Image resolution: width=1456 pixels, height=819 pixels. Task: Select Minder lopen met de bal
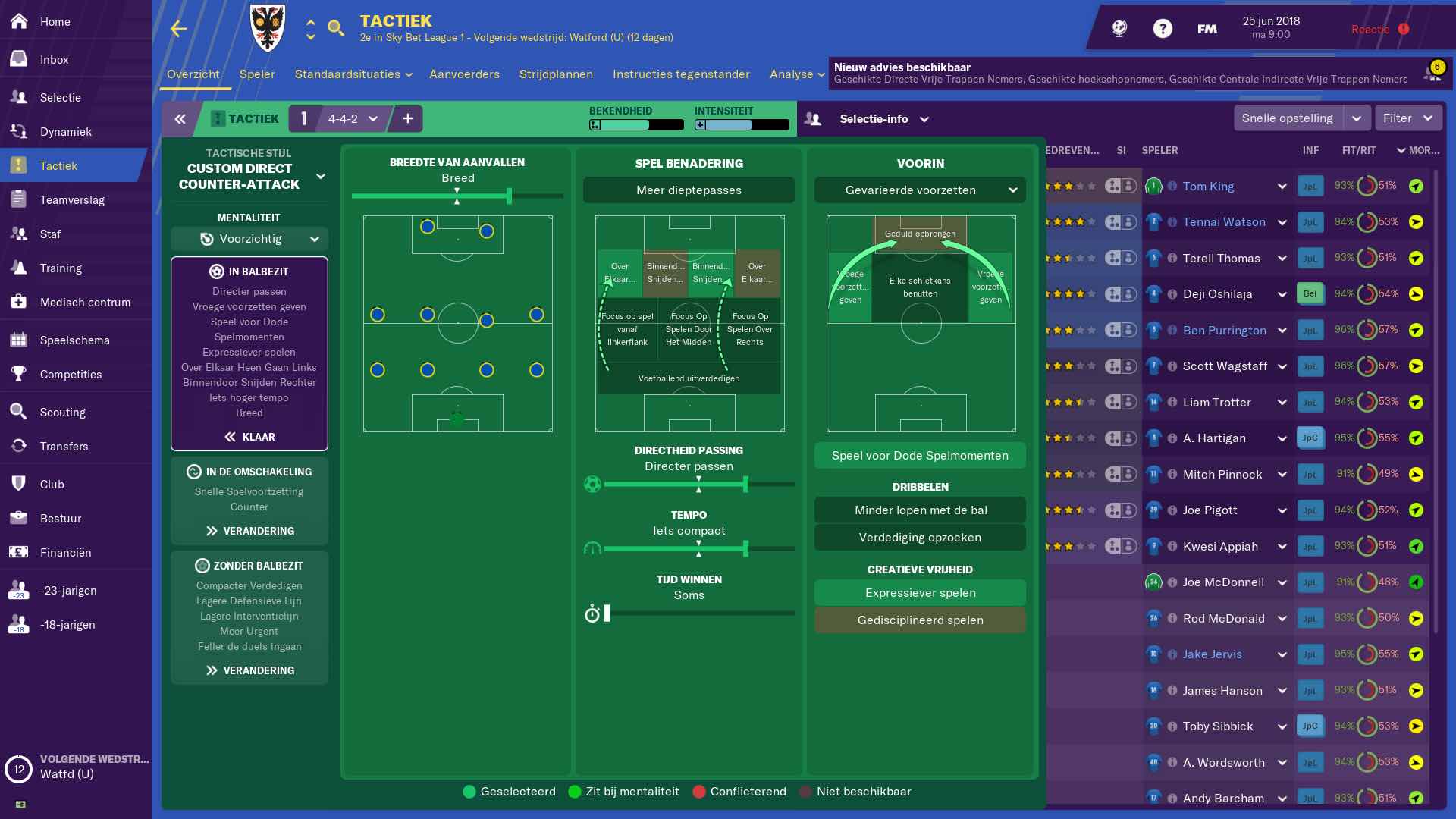[920, 510]
